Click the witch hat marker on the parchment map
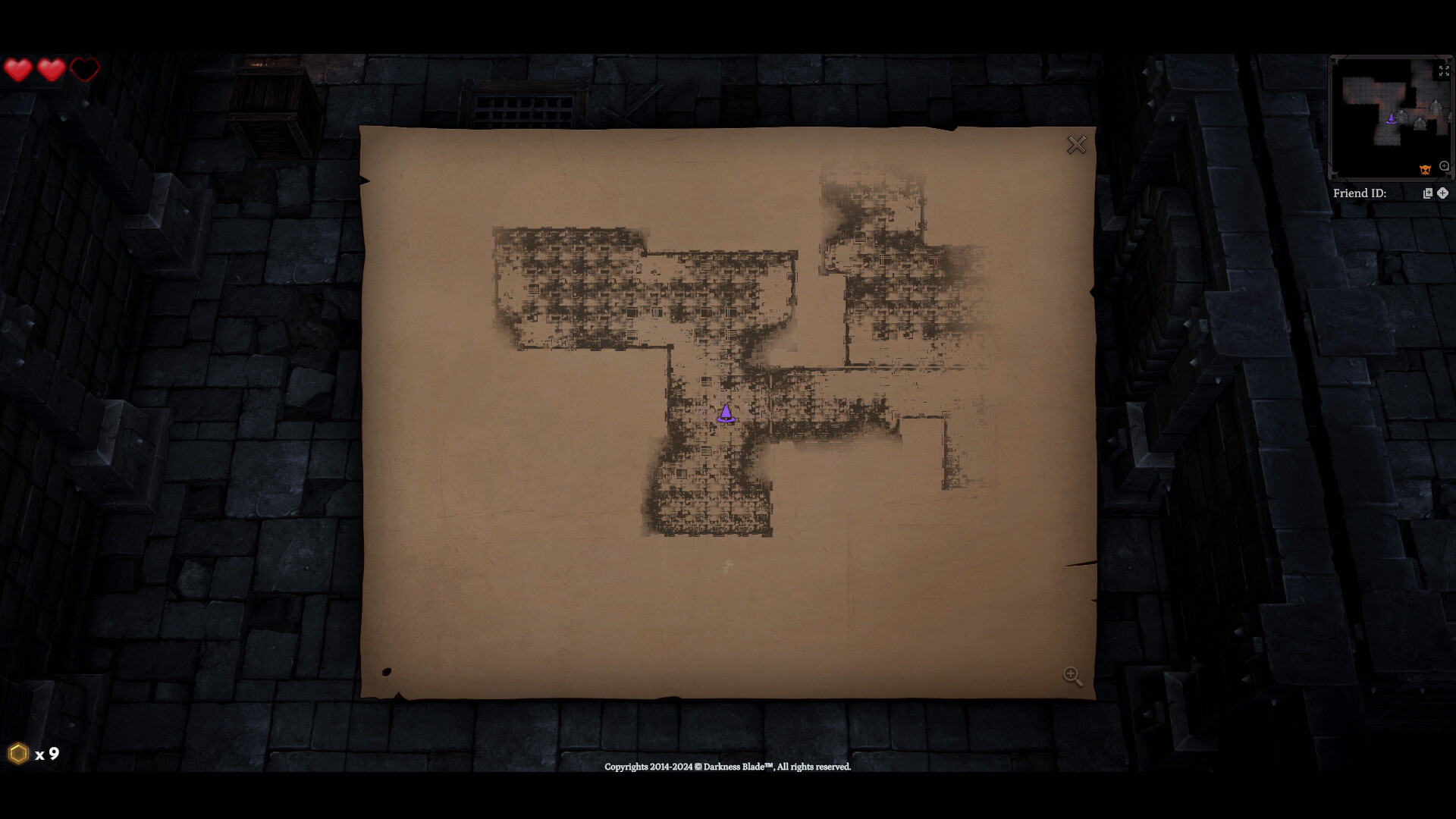 [726, 414]
